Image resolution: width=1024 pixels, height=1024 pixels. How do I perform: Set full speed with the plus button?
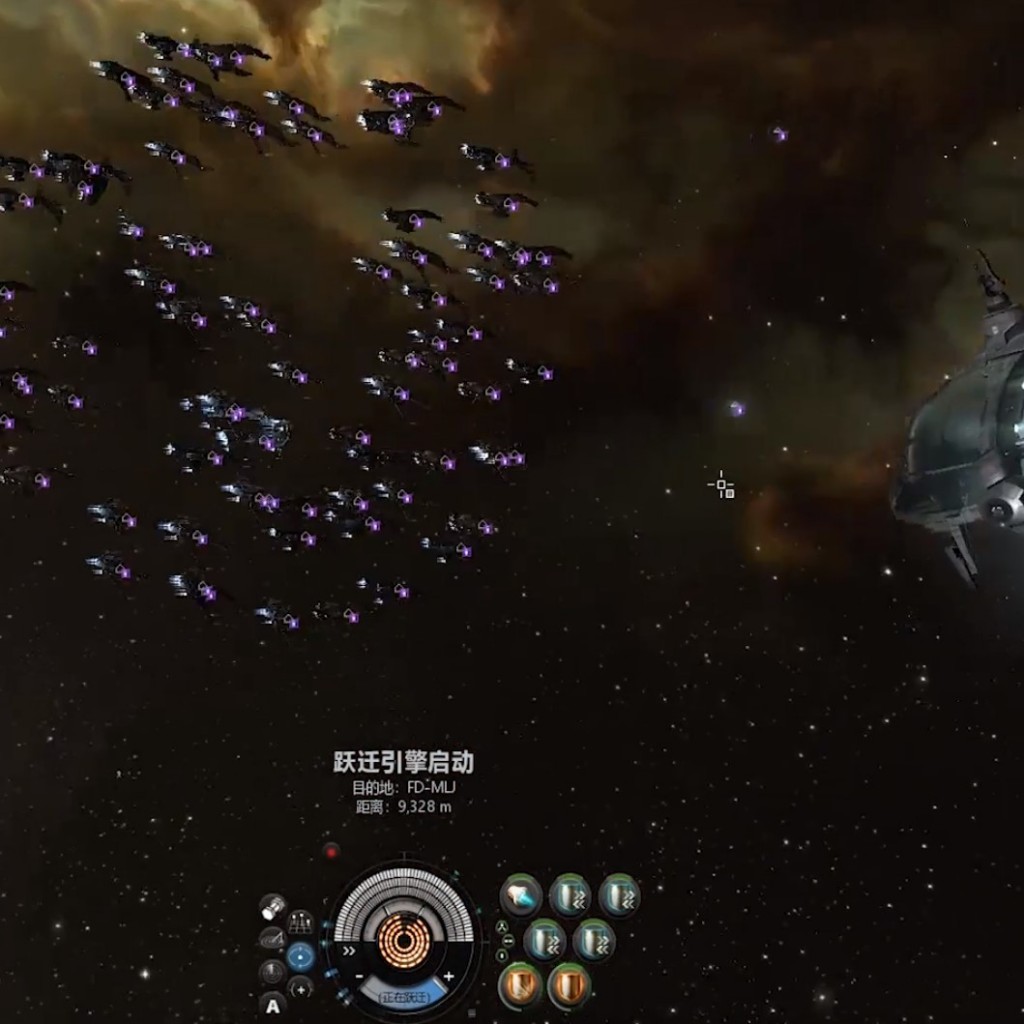coord(449,976)
